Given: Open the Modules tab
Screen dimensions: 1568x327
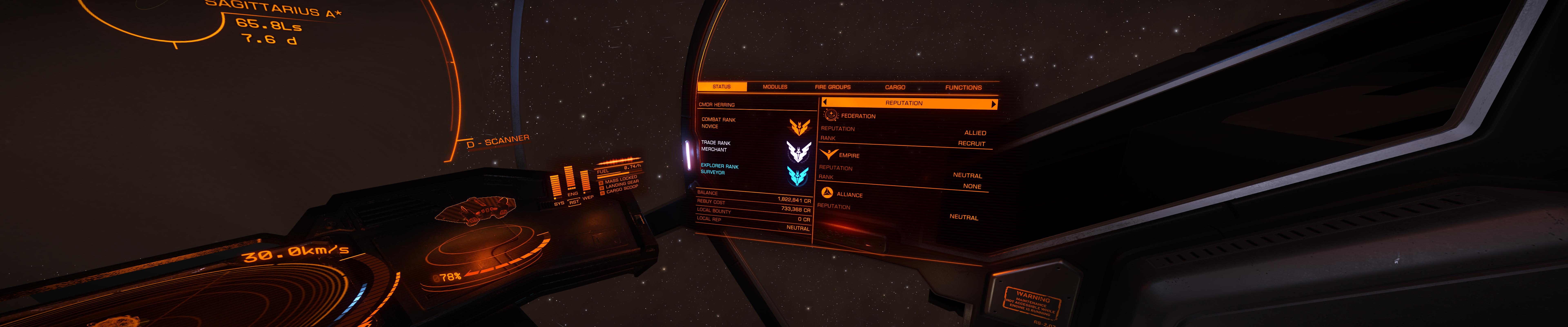Looking at the screenshot, I should [x=775, y=87].
